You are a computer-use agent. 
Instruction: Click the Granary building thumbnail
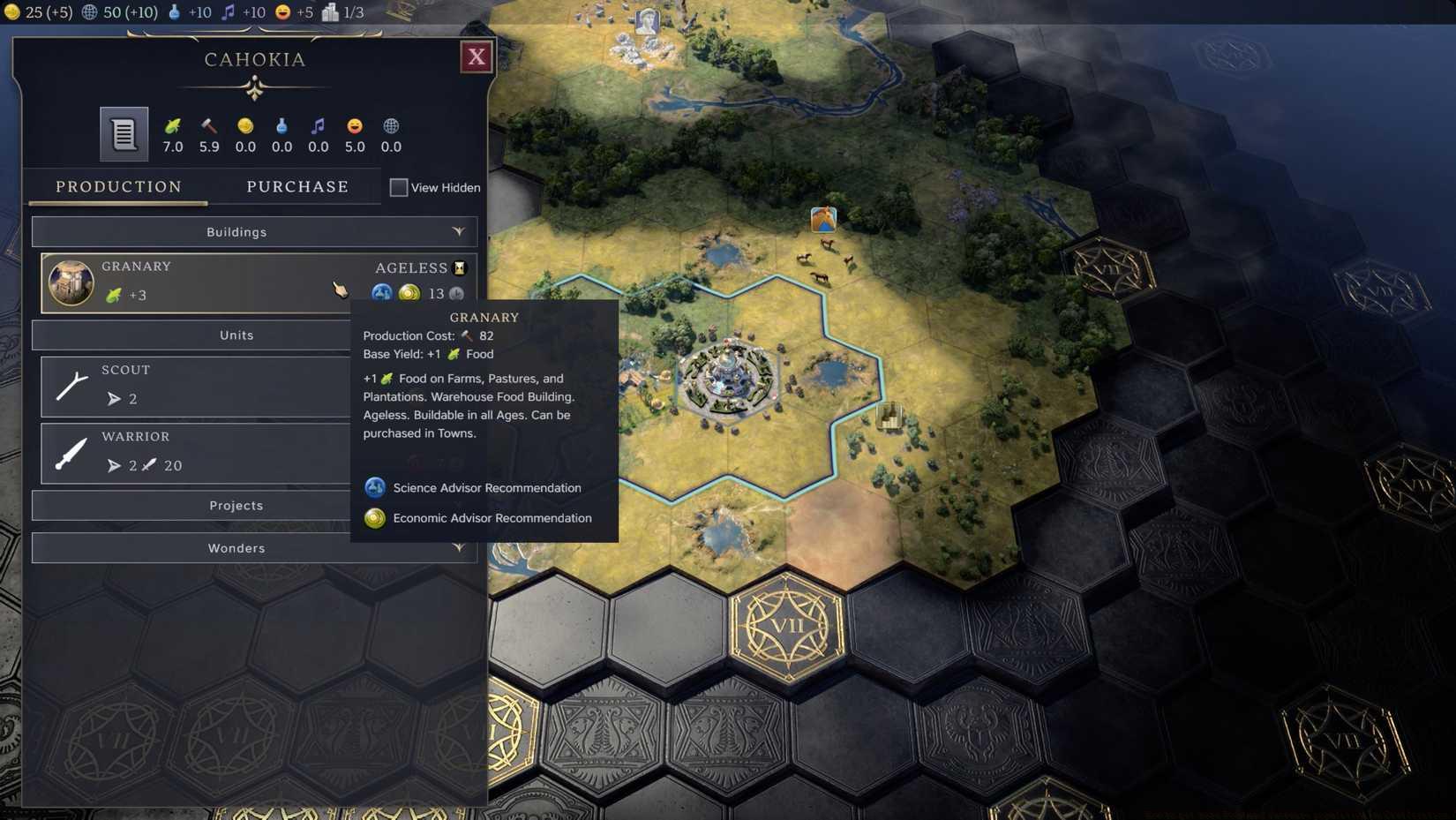click(x=71, y=282)
